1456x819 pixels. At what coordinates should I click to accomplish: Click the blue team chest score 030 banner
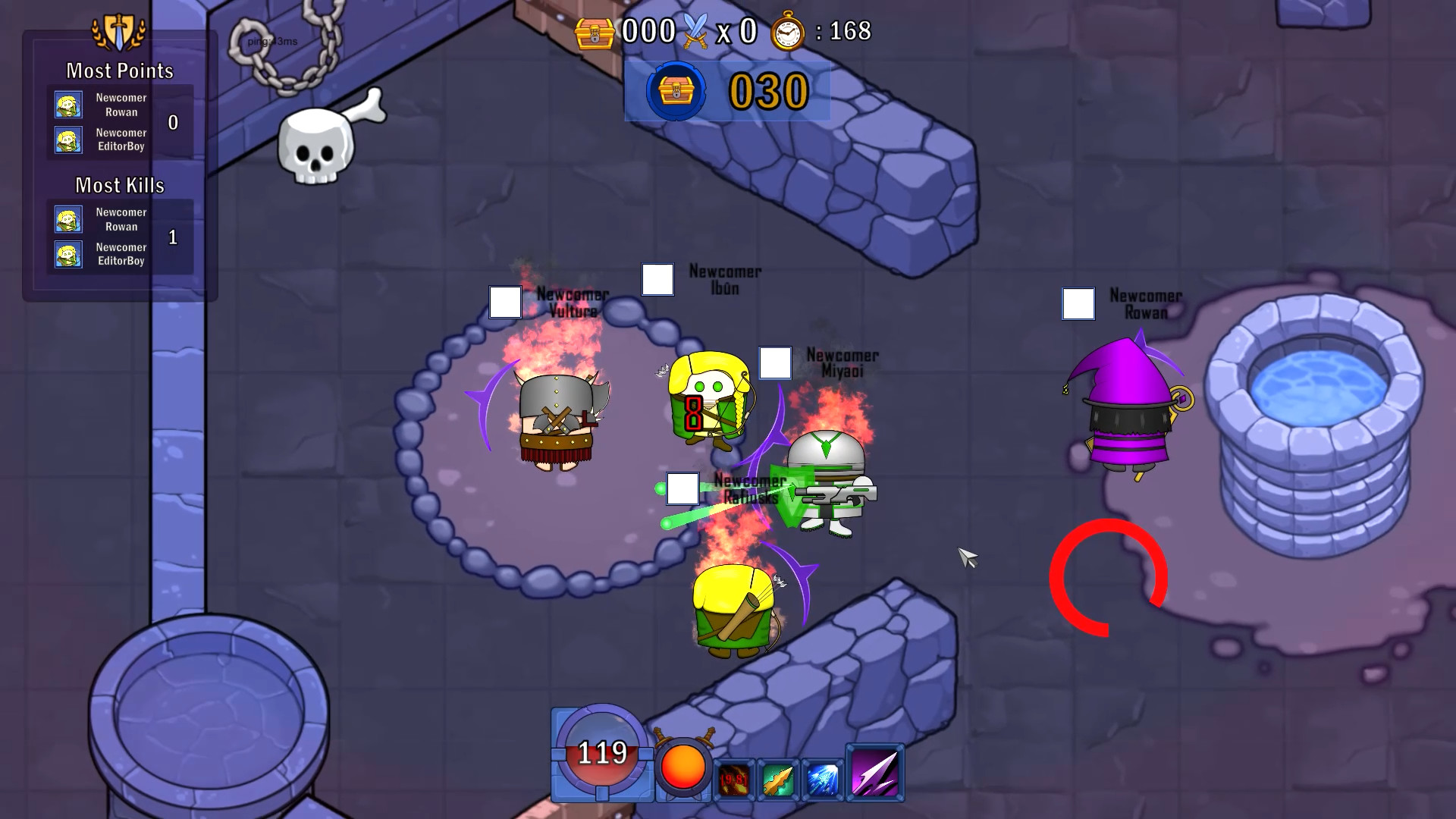[726, 91]
